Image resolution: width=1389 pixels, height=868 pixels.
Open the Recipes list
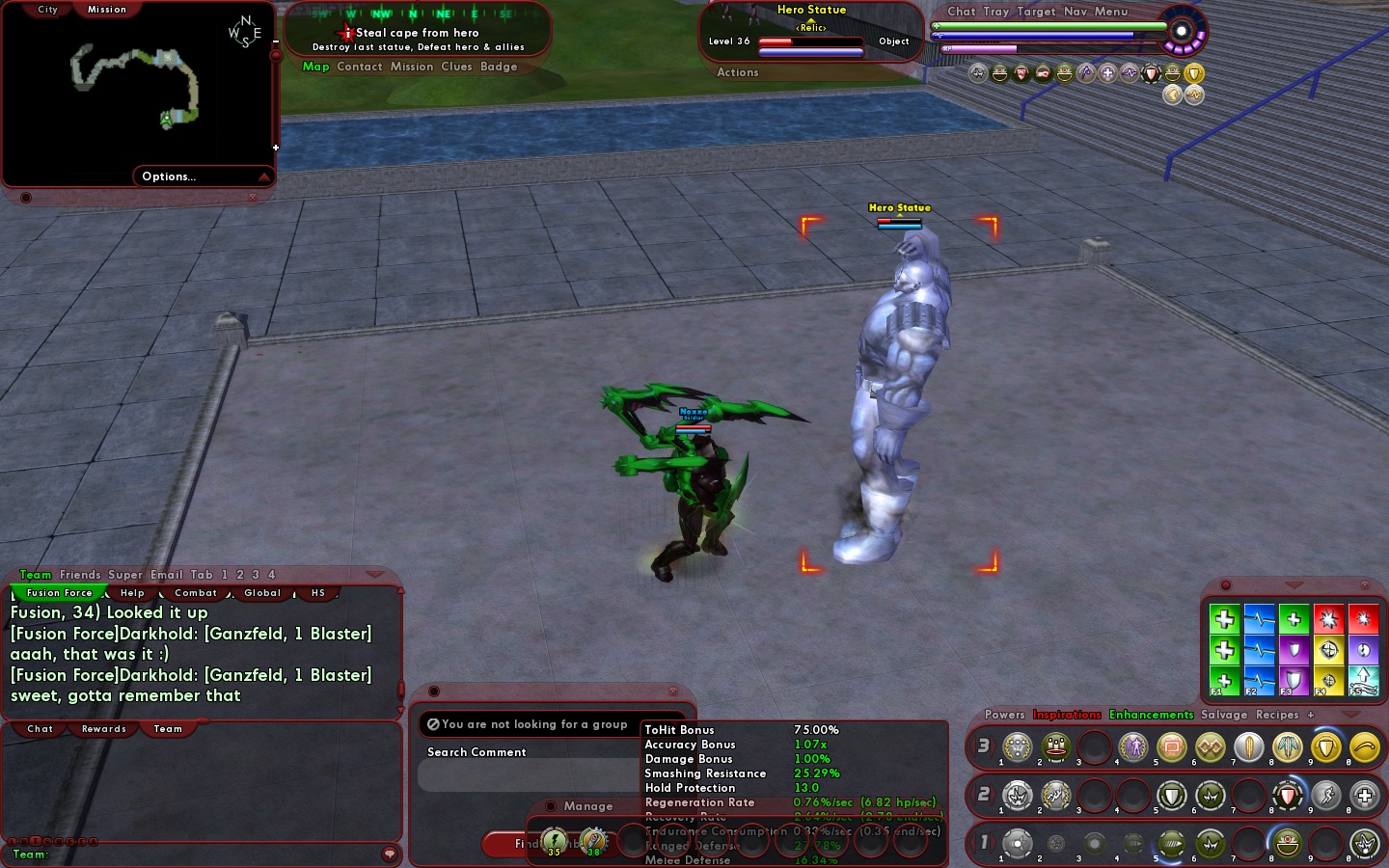[1277, 715]
